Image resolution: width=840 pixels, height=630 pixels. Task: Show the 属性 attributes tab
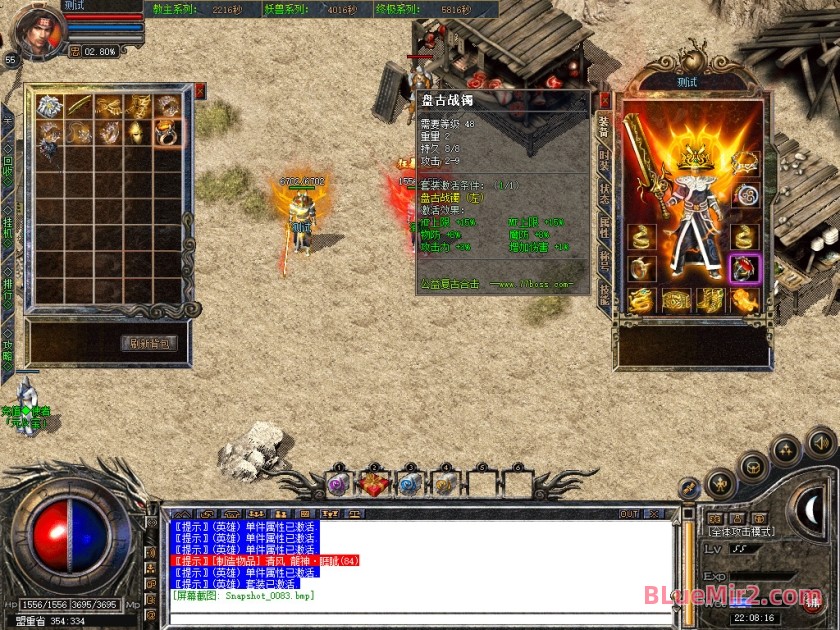(x=604, y=226)
